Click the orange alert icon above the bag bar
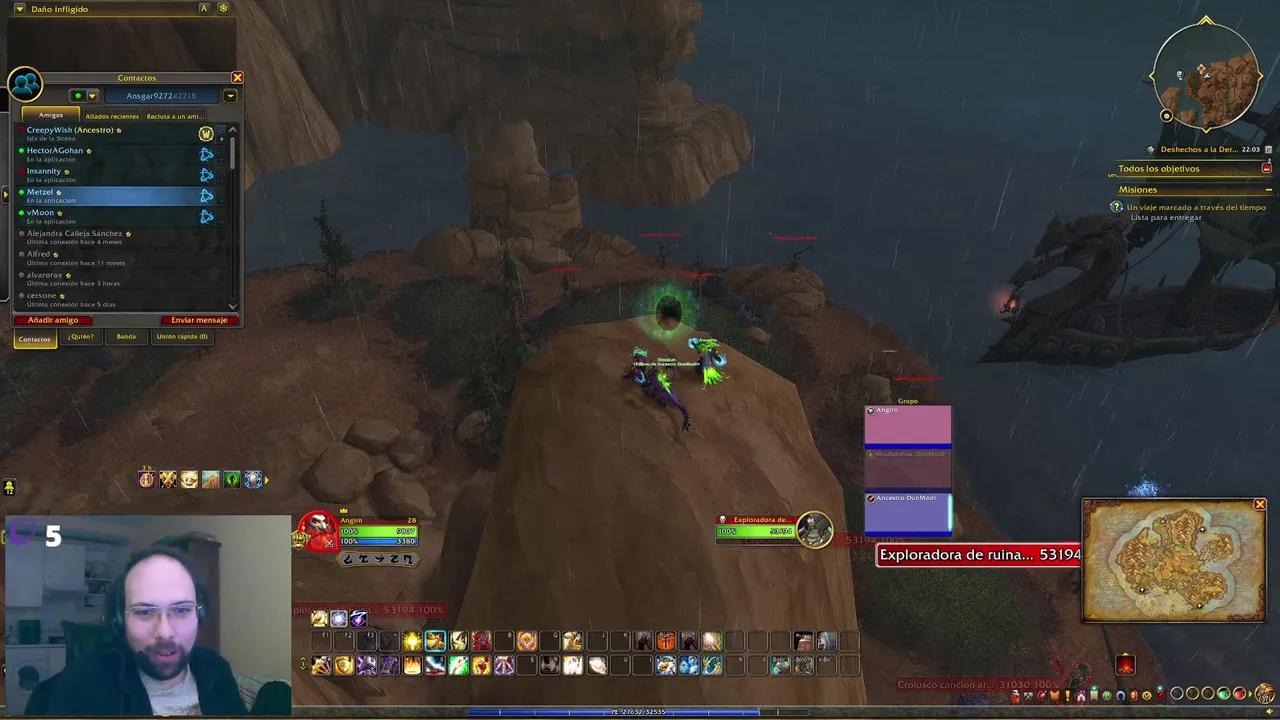 coord(1125,663)
